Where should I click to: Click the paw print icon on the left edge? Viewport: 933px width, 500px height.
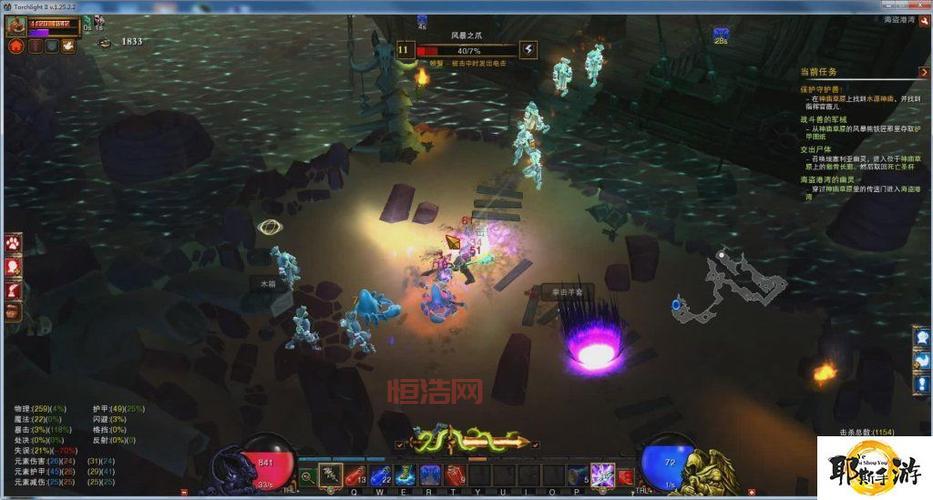pyautogui.click(x=13, y=243)
